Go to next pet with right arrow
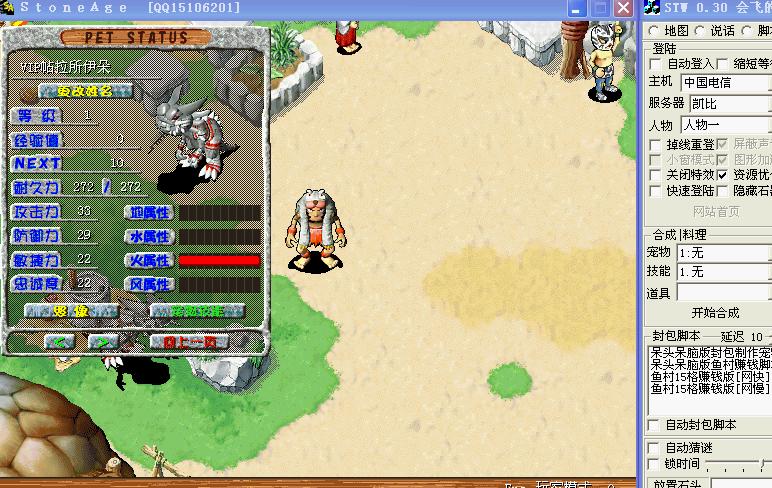Image resolution: width=772 pixels, height=488 pixels. pos(103,342)
